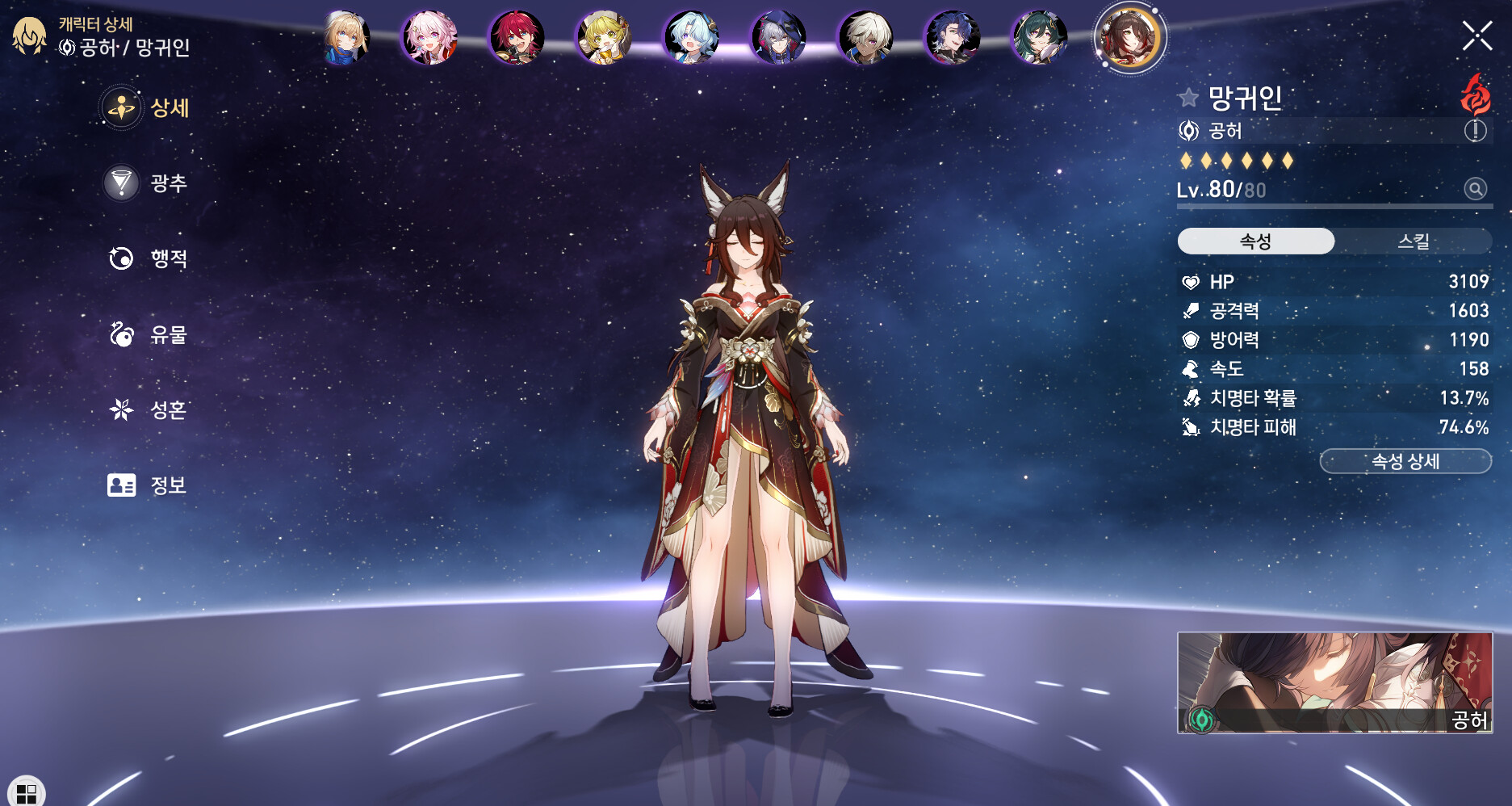Close the character detail screen
This screenshot has width=1512, height=806.
pyautogui.click(x=1476, y=36)
